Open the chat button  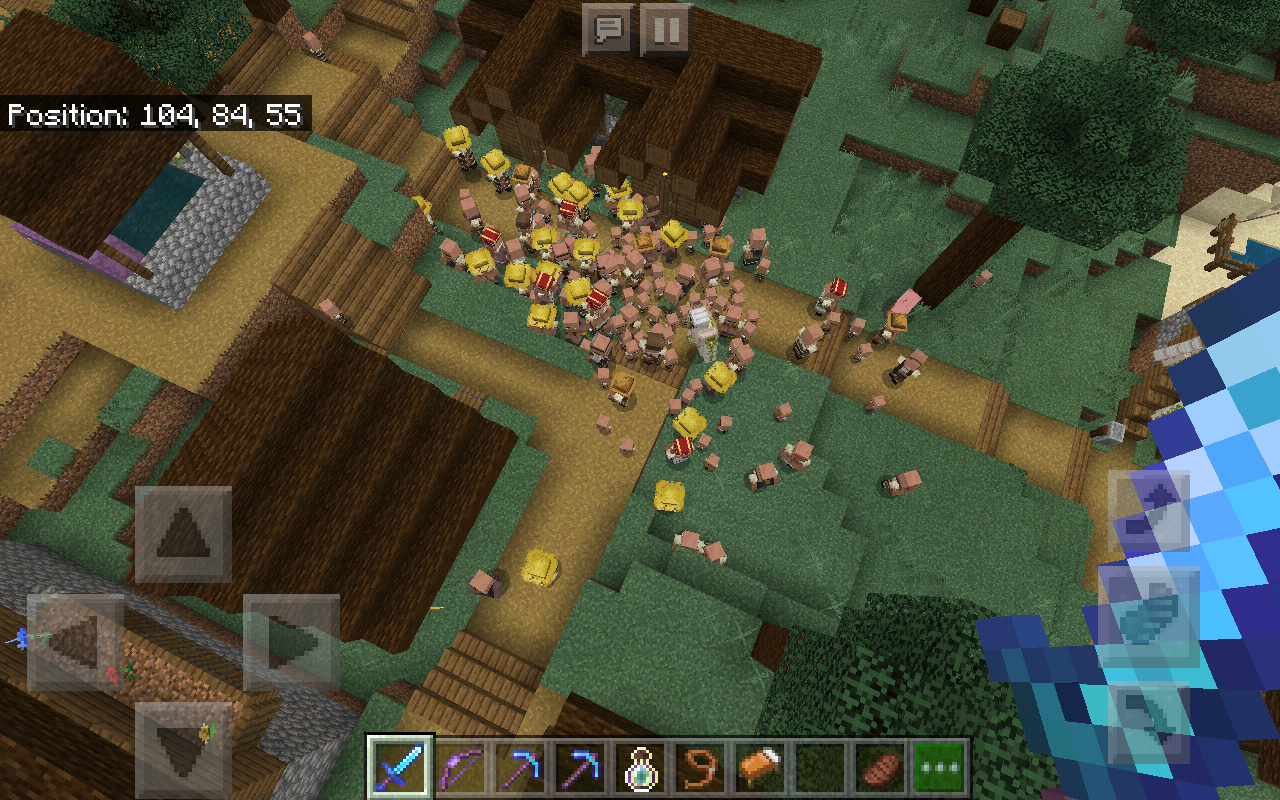click(607, 30)
